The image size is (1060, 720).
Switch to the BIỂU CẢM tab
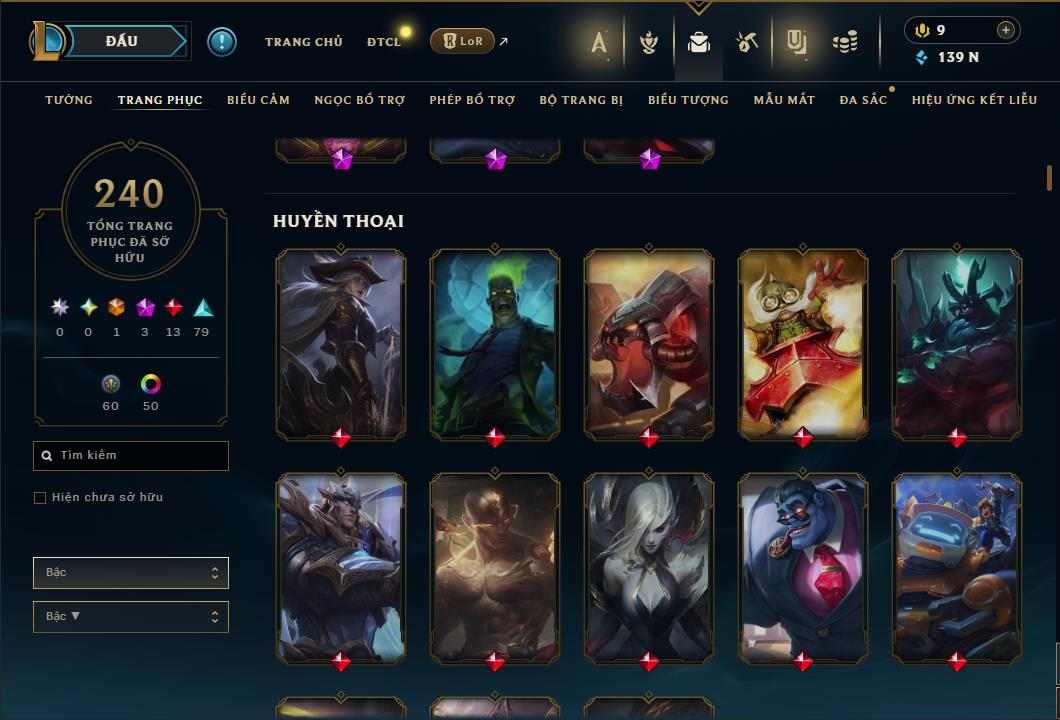(x=258, y=100)
